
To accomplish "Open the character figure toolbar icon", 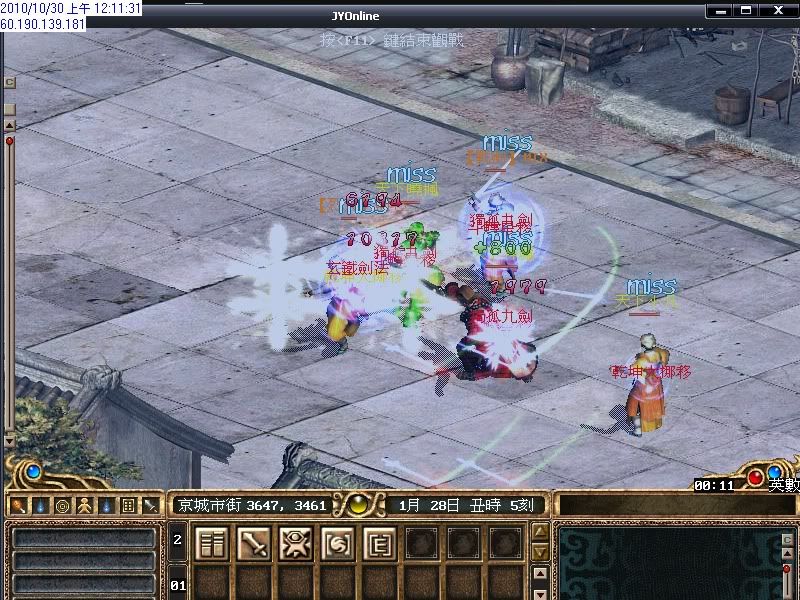I will pyautogui.click(x=84, y=506).
